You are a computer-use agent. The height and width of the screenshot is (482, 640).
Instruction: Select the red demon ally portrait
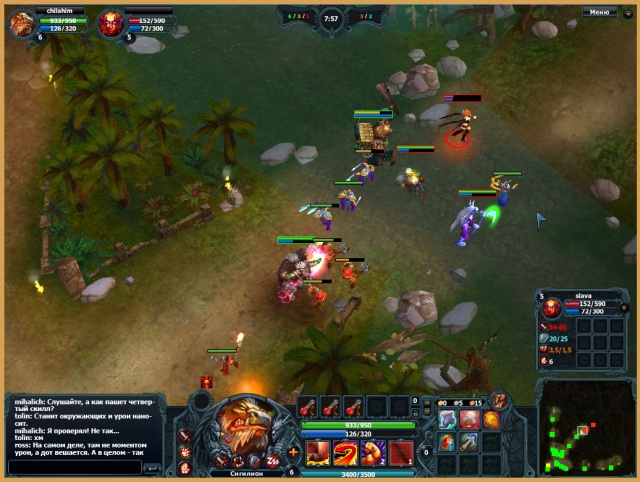pyautogui.click(x=111, y=24)
